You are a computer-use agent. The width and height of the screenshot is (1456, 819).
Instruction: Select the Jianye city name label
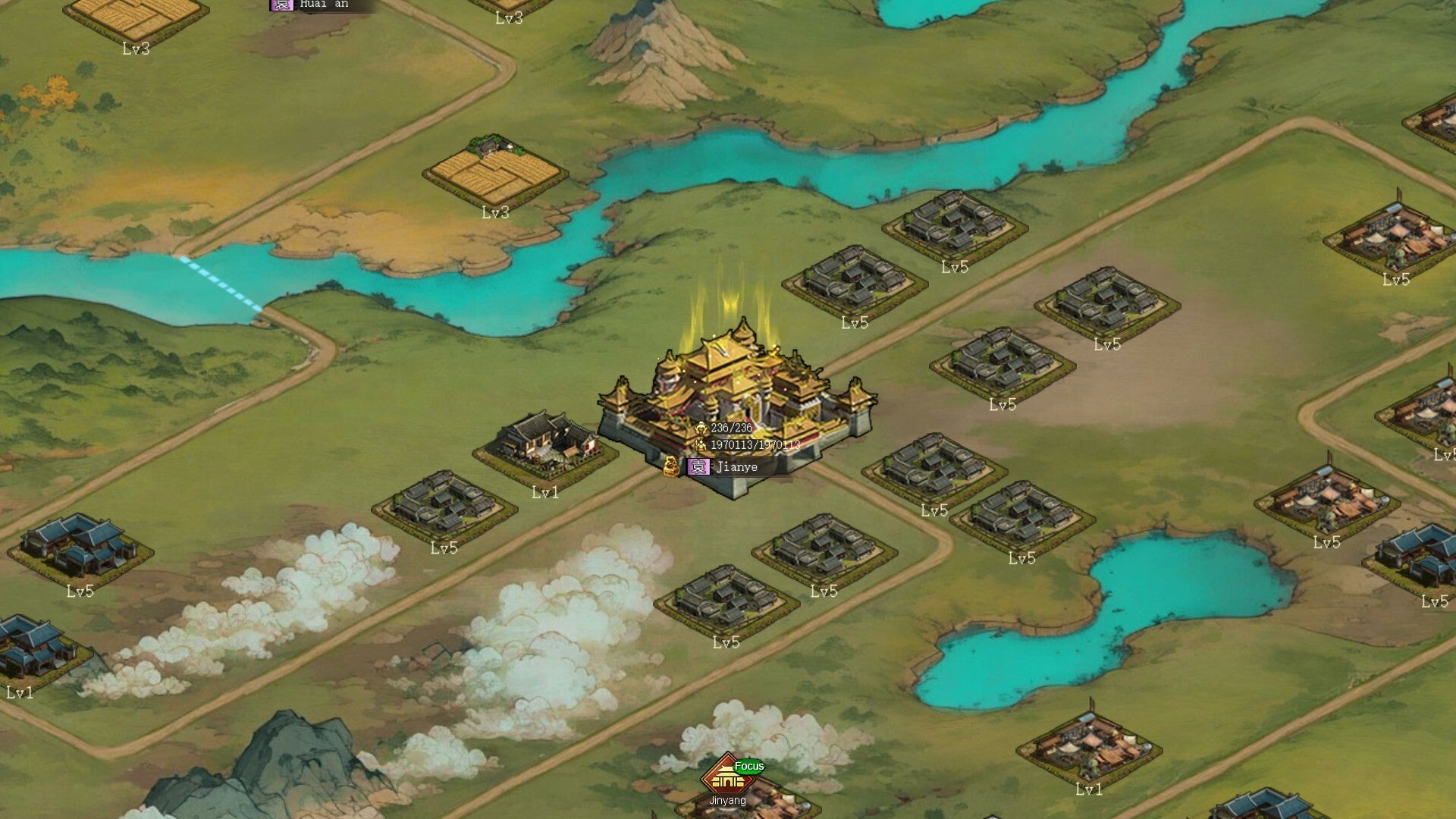tap(736, 467)
